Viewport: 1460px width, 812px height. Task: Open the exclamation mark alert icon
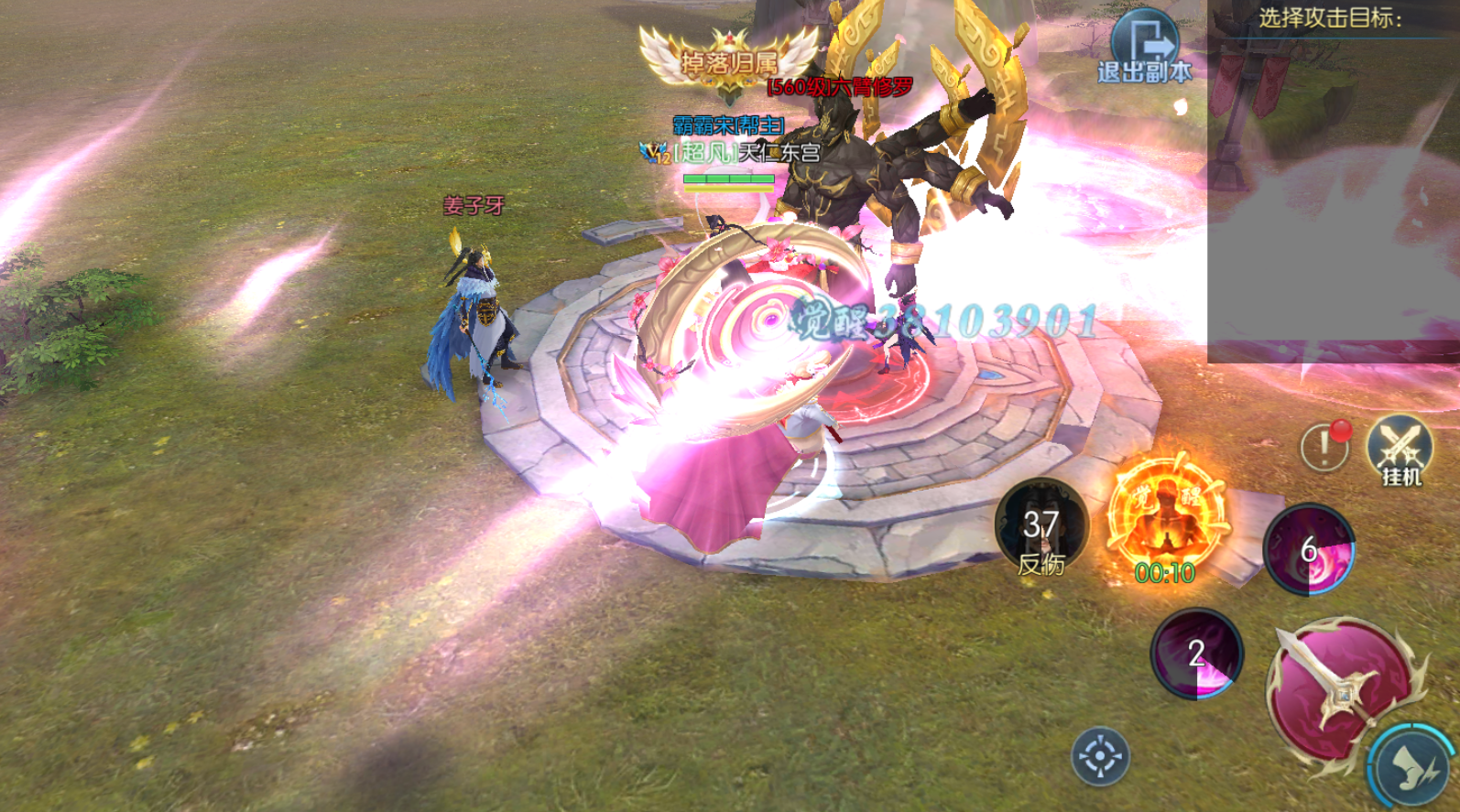1324,447
